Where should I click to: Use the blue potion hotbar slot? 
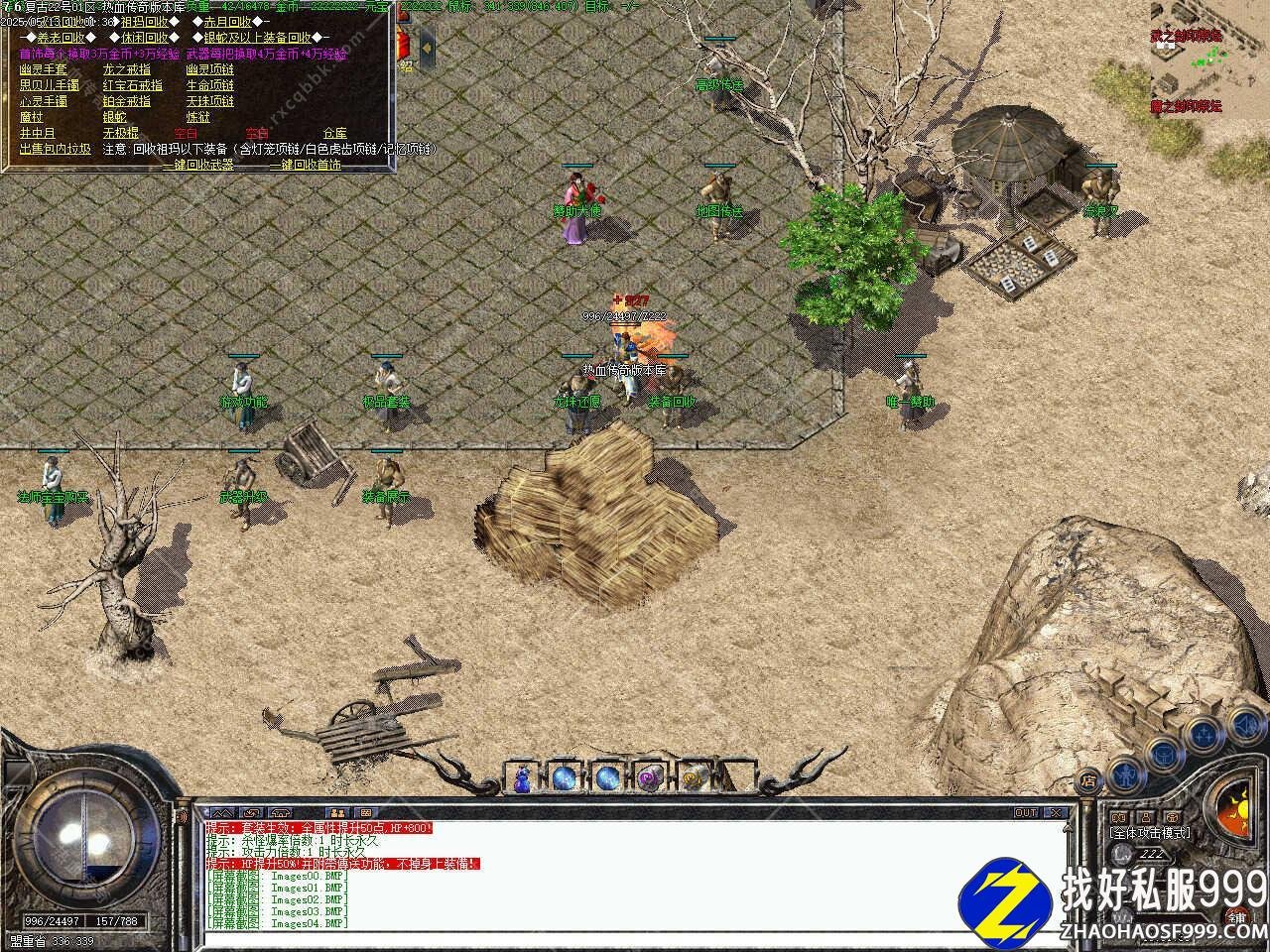point(522,778)
